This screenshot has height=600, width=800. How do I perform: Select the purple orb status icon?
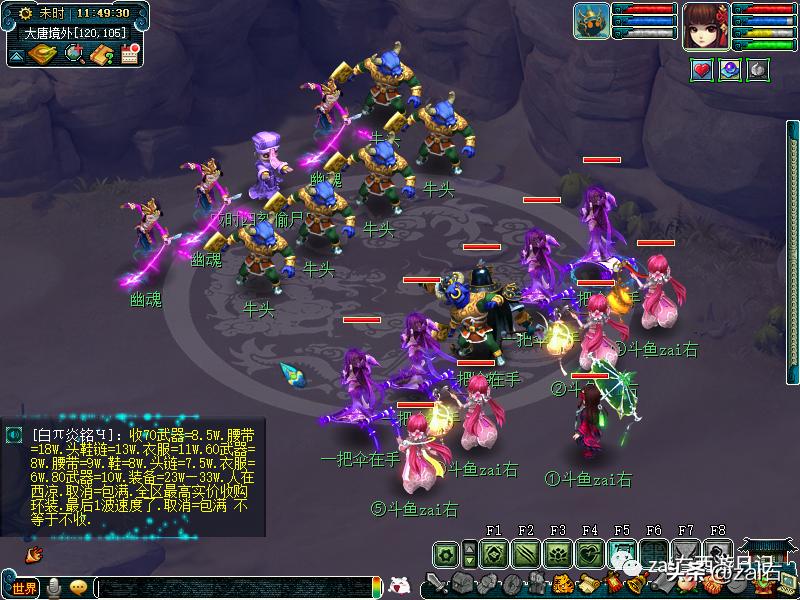731,70
